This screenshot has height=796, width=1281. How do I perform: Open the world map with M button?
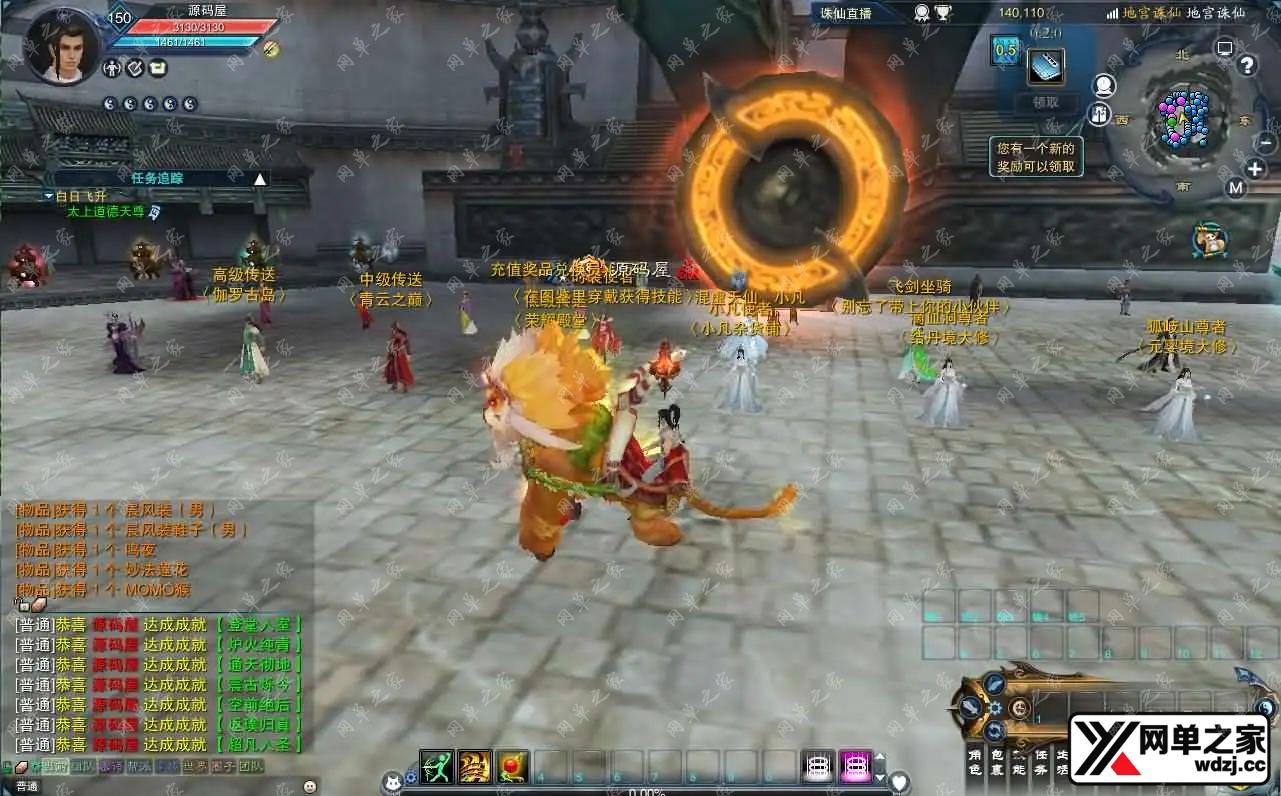[1236, 187]
